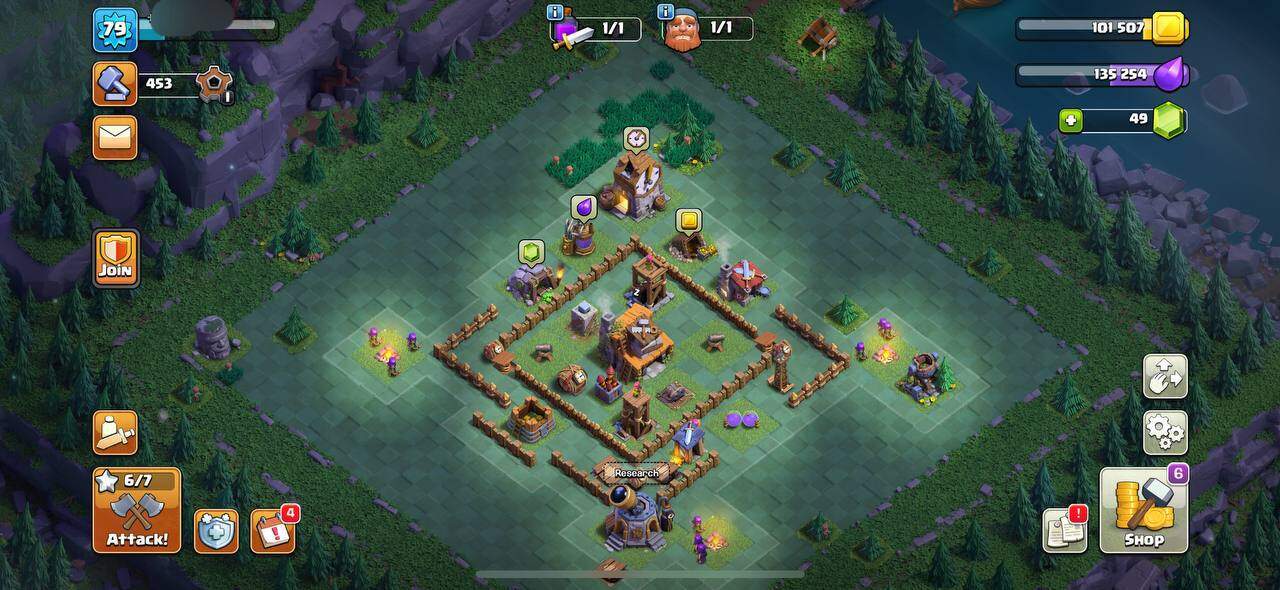Show info for the builder 1/1 counter
This screenshot has height=590, width=1280.
point(665,12)
